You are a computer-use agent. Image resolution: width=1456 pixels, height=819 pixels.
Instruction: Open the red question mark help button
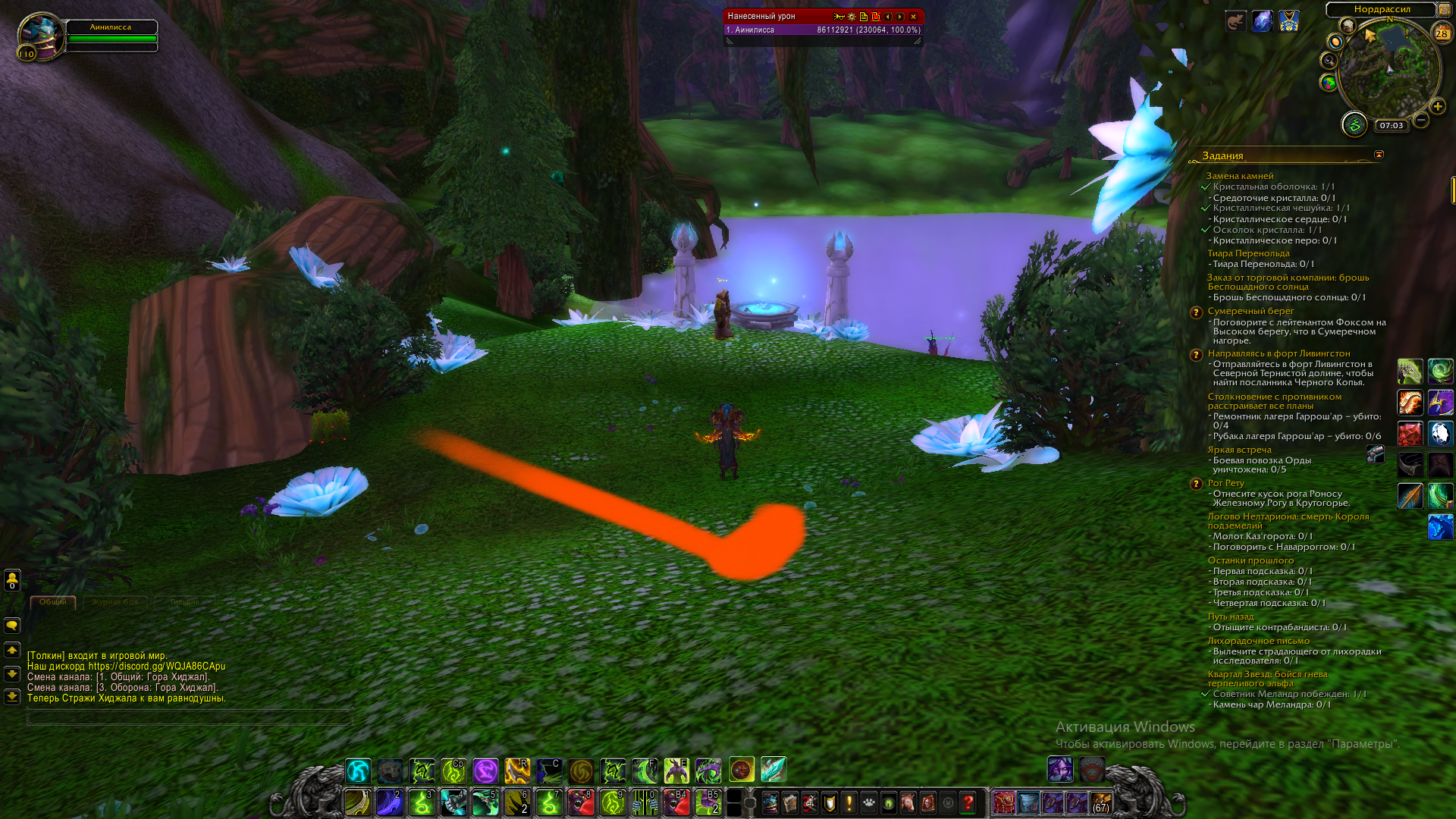click(968, 802)
